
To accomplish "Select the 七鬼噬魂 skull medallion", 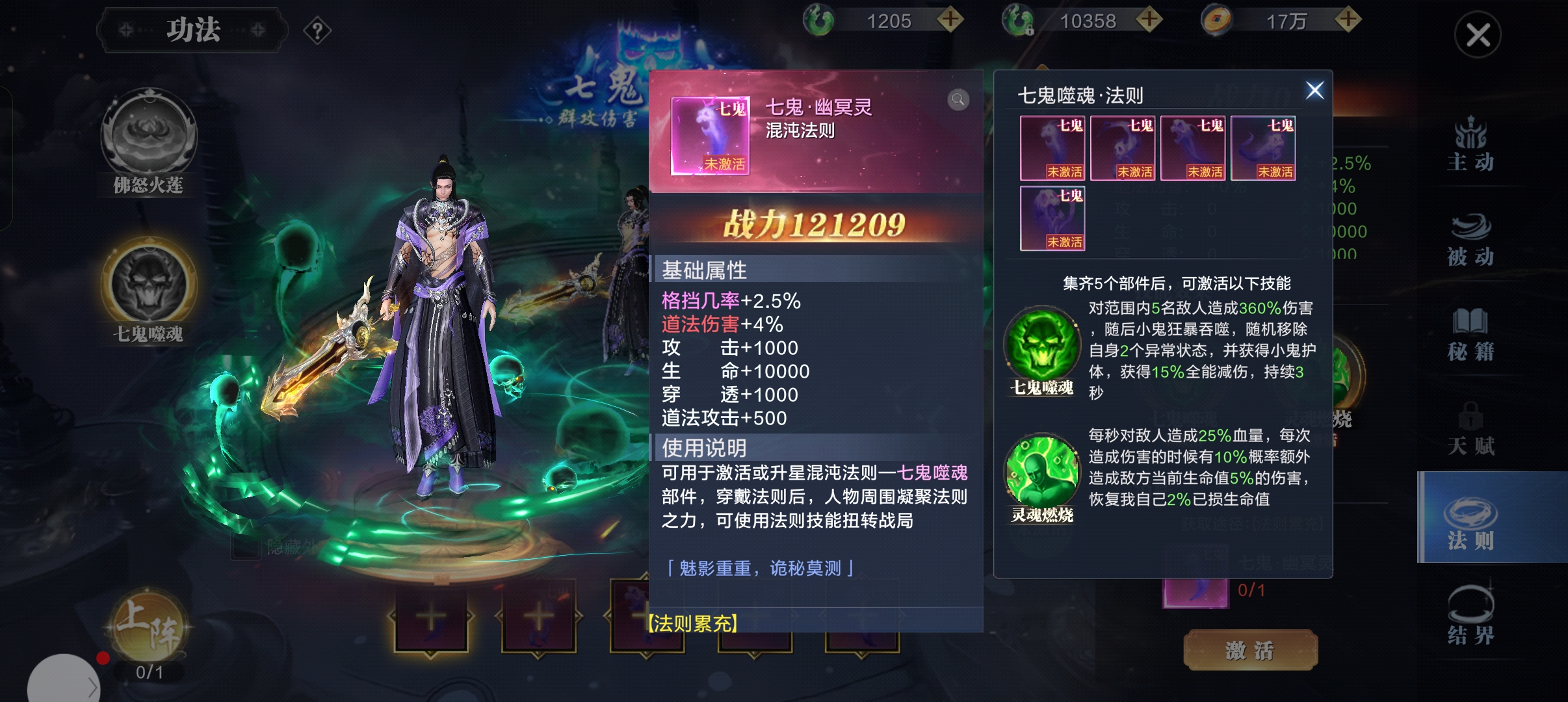I will (149, 285).
